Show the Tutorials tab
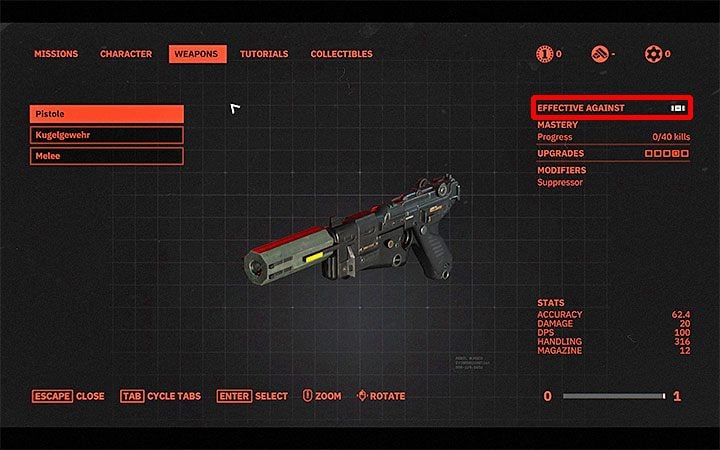Viewport: 720px width, 450px height. [x=264, y=54]
